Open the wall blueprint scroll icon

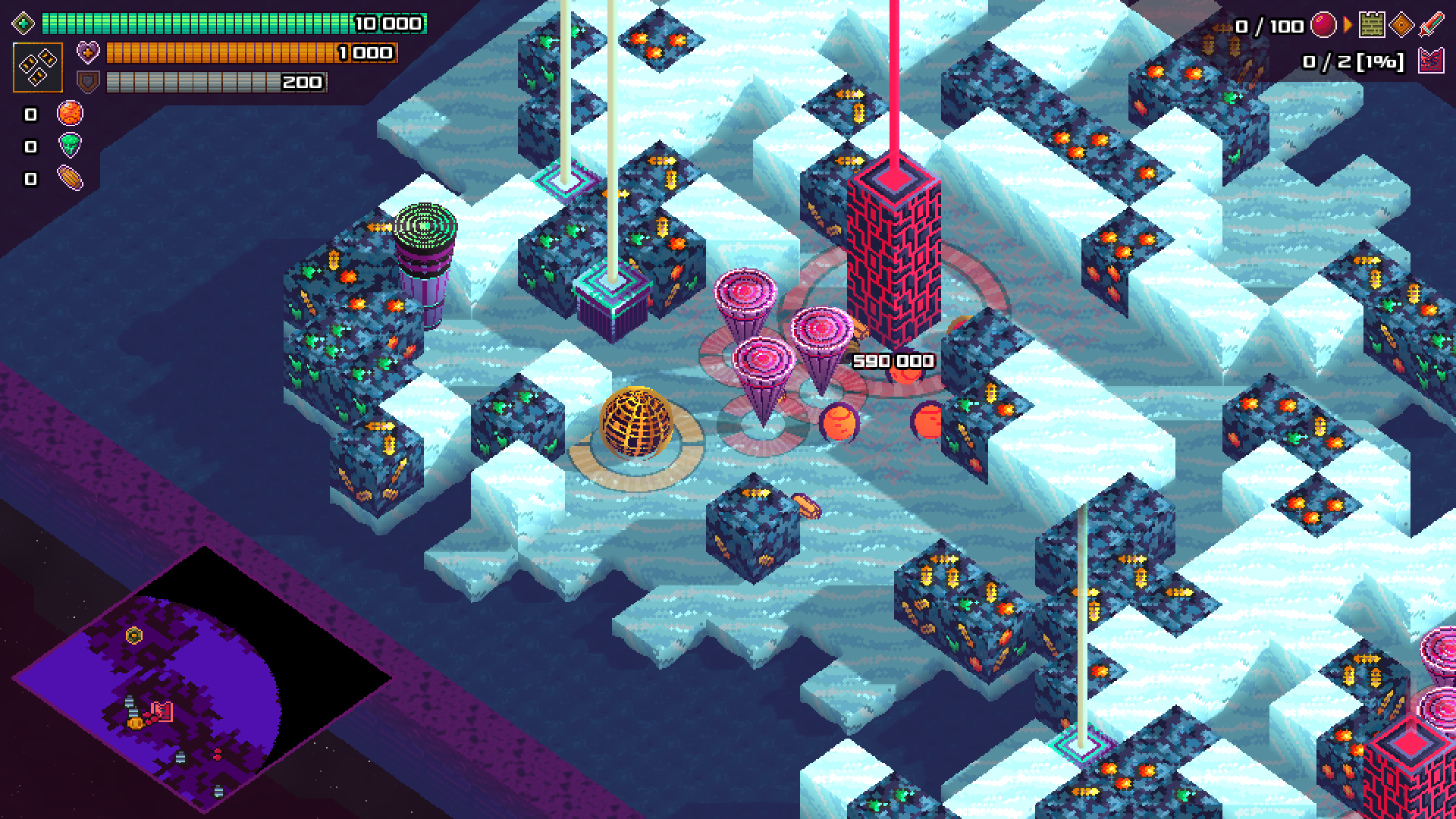(1372, 25)
